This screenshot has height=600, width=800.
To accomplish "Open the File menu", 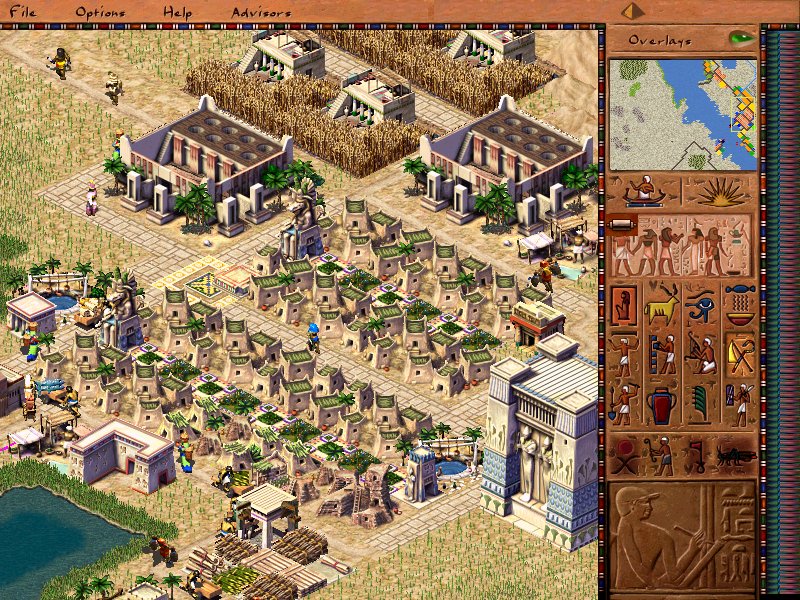I will coord(22,13).
